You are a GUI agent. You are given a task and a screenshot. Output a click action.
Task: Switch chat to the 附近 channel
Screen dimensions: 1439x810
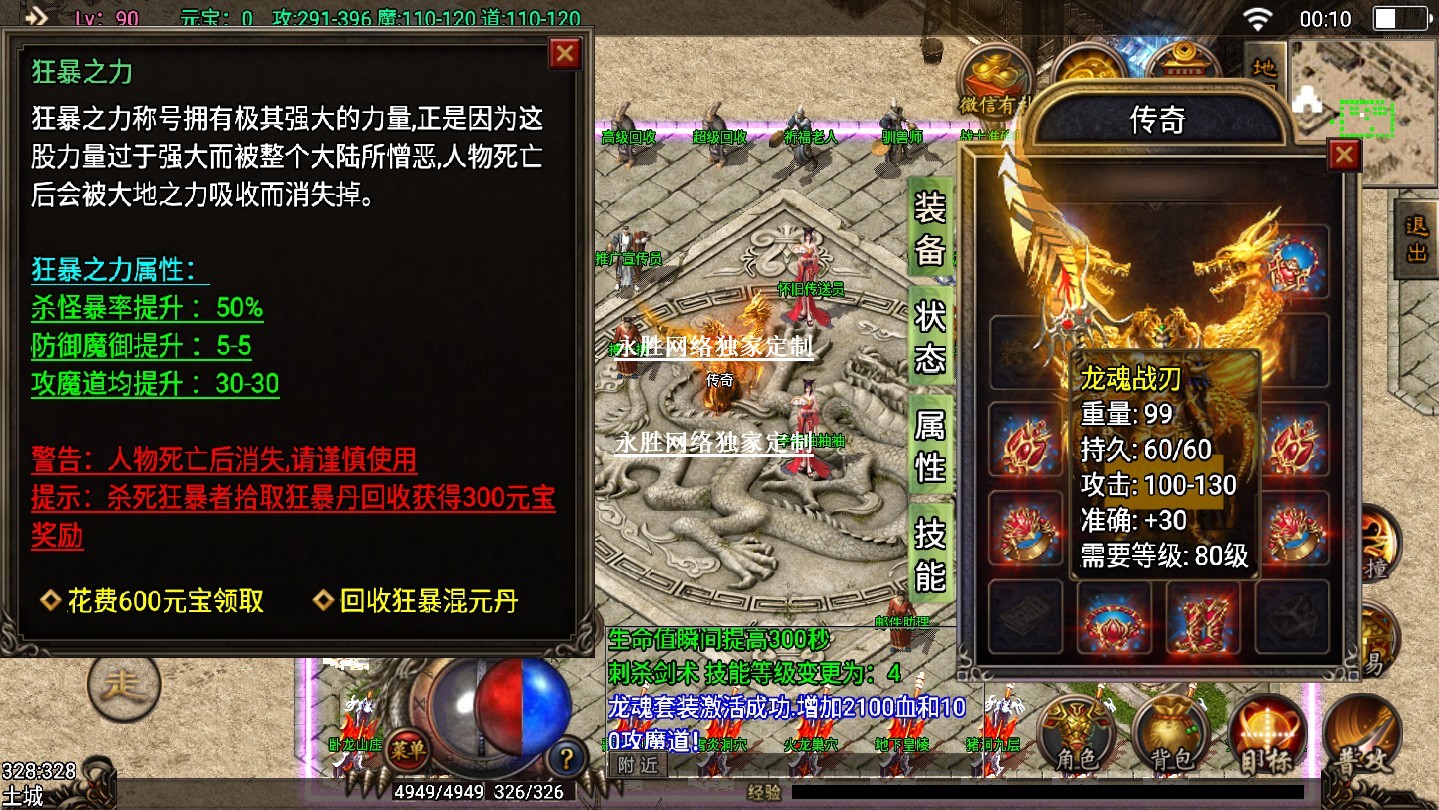tap(636, 765)
